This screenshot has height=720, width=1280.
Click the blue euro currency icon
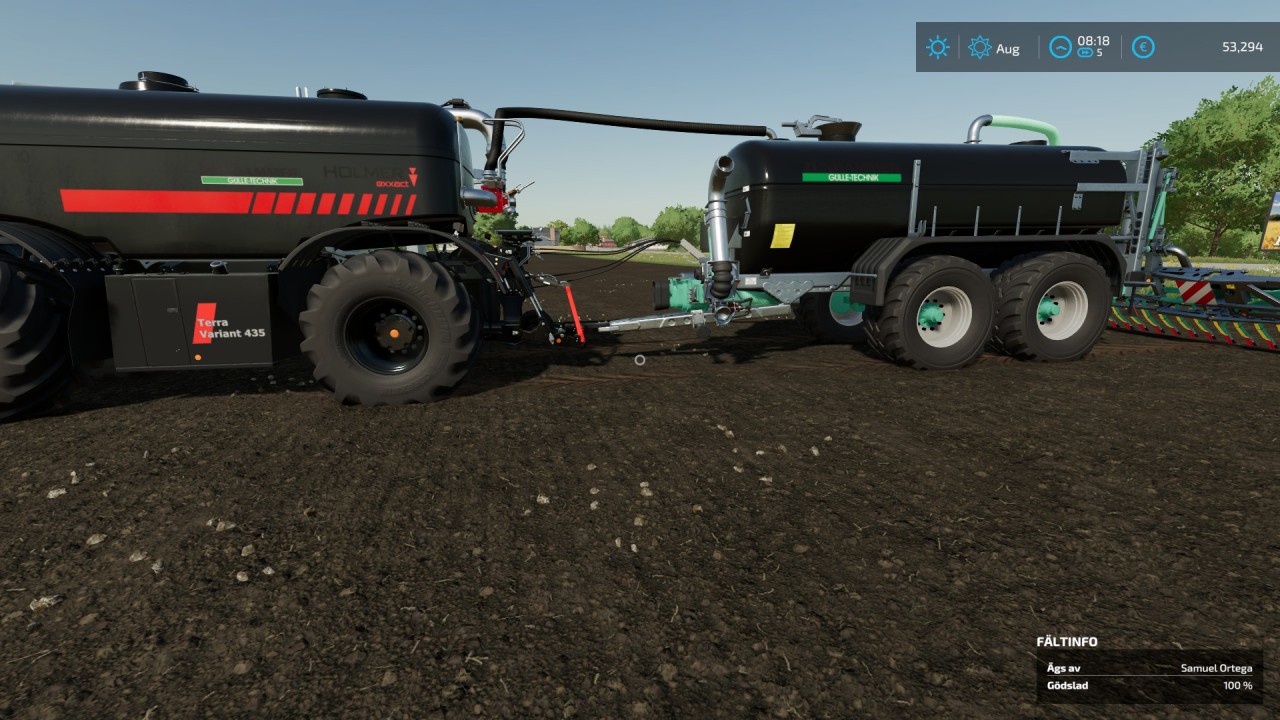(x=1143, y=47)
